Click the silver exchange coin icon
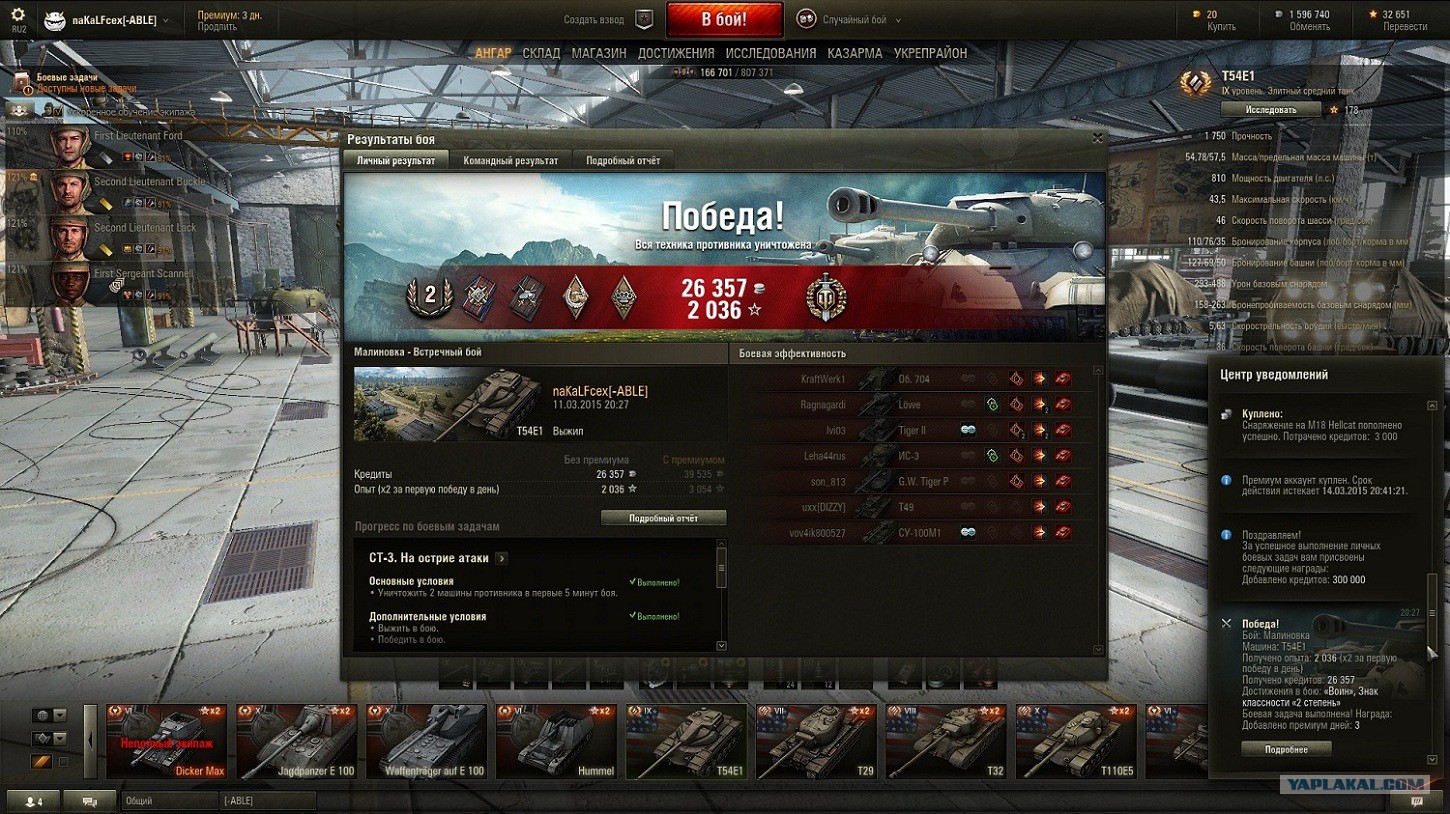 (1277, 13)
